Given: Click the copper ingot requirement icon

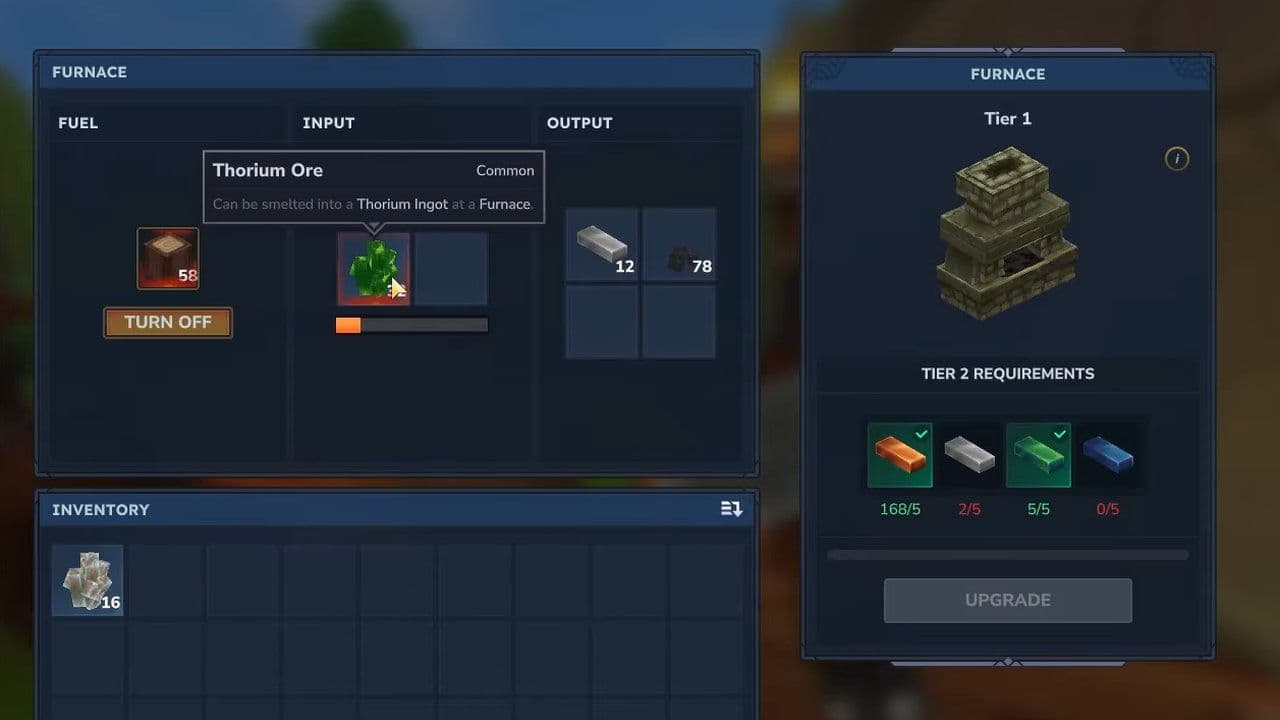Looking at the screenshot, I should 899,455.
